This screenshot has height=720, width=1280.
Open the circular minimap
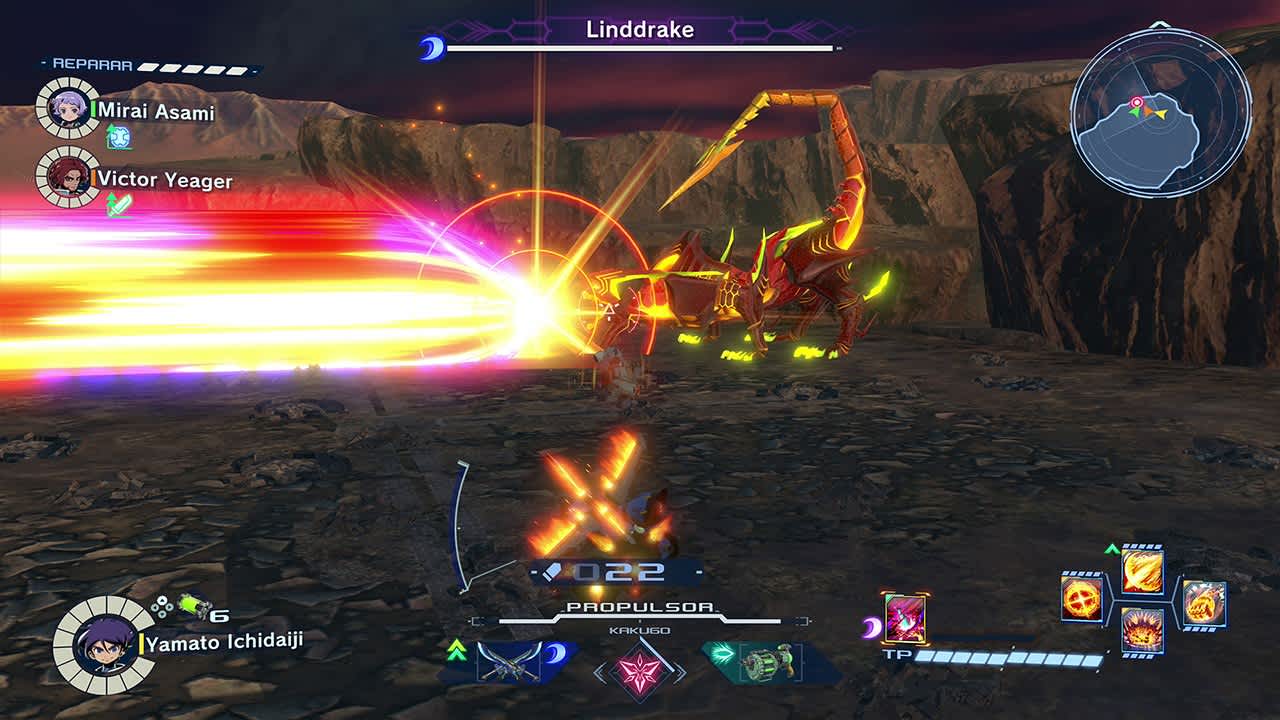(x=1160, y=113)
